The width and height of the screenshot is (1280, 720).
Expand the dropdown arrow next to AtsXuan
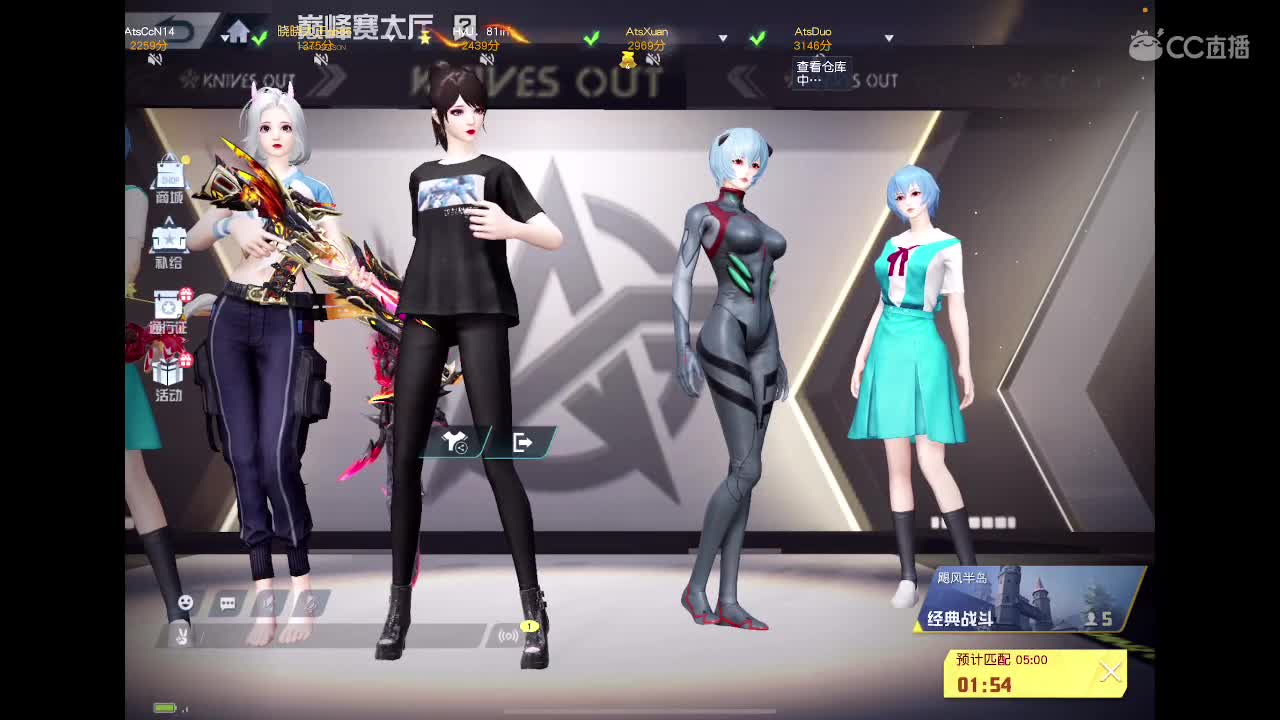722,39
